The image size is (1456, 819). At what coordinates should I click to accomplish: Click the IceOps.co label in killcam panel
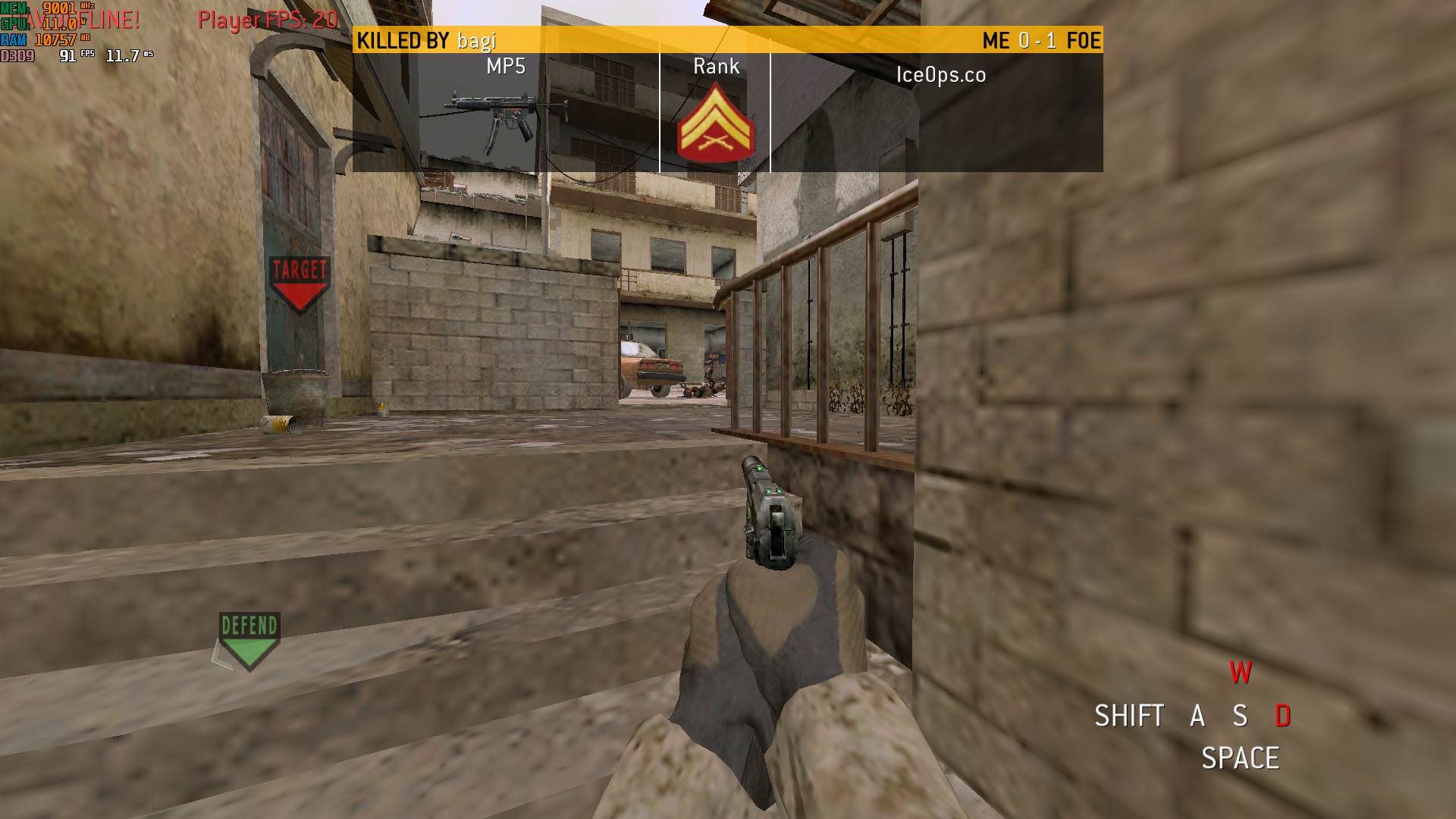[x=940, y=74]
